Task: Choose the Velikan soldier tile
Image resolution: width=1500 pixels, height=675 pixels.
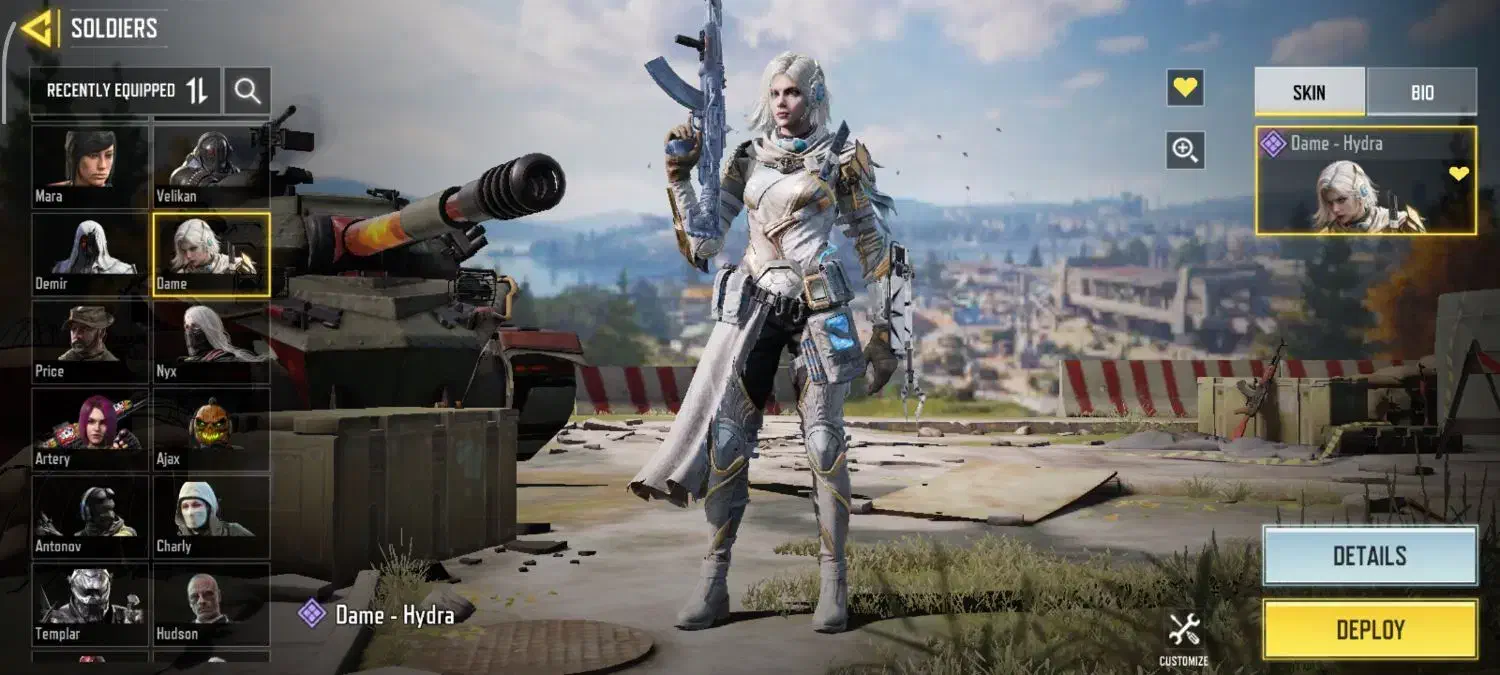Action: pos(211,165)
